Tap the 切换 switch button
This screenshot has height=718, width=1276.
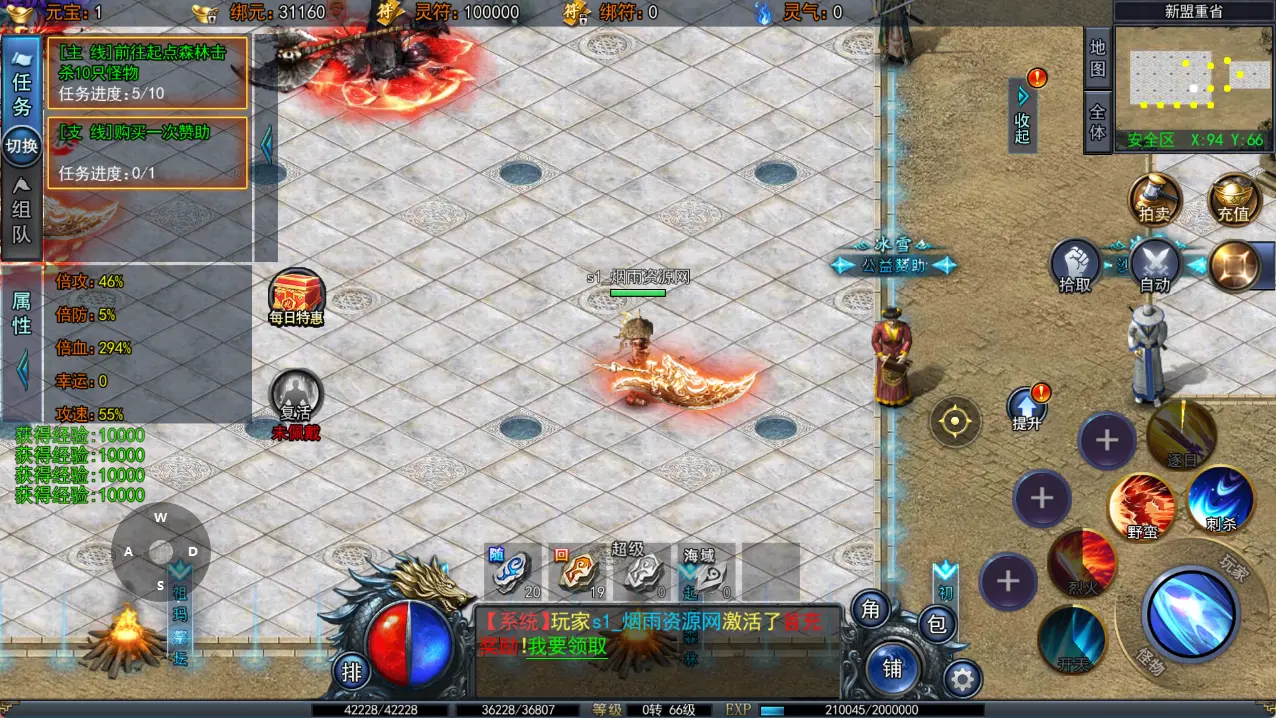(22, 147)
